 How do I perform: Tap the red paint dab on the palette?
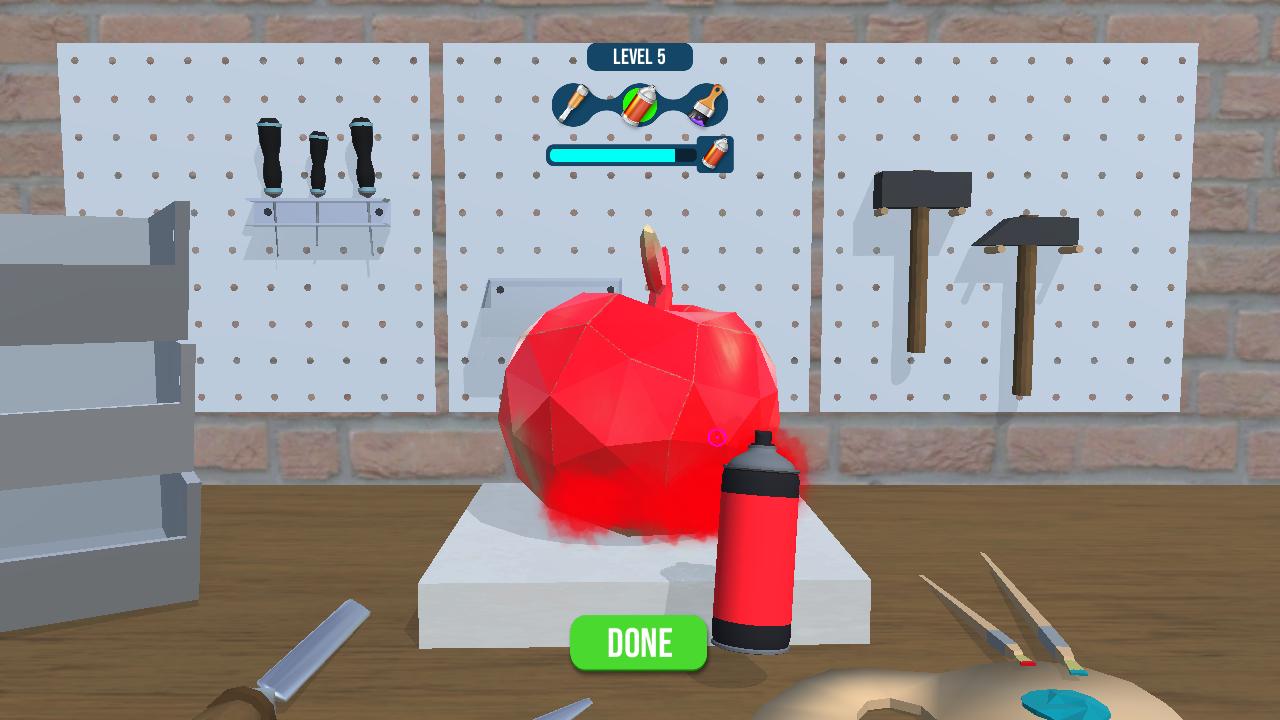coord(1028,664)
